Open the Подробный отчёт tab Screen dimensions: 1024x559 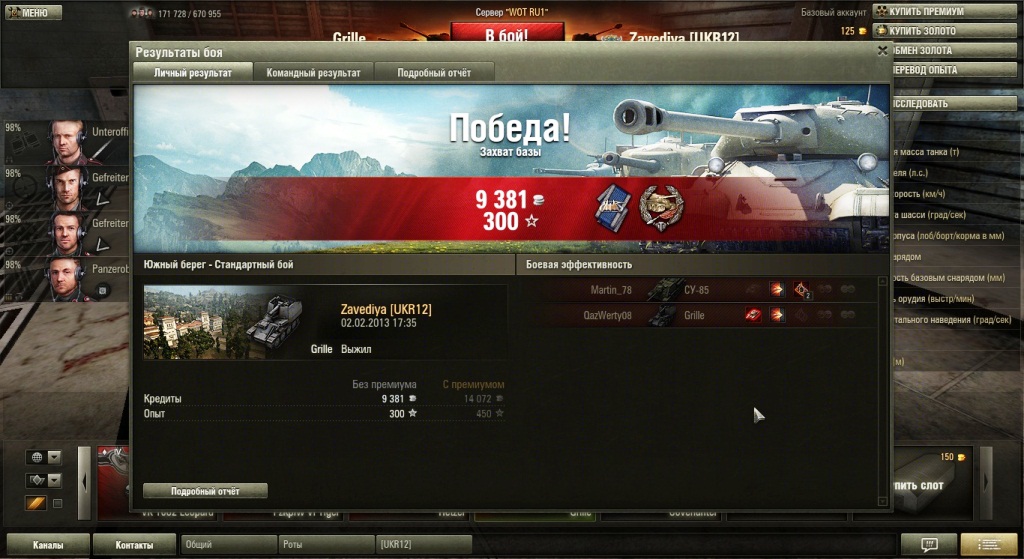[x=433, y=72]
